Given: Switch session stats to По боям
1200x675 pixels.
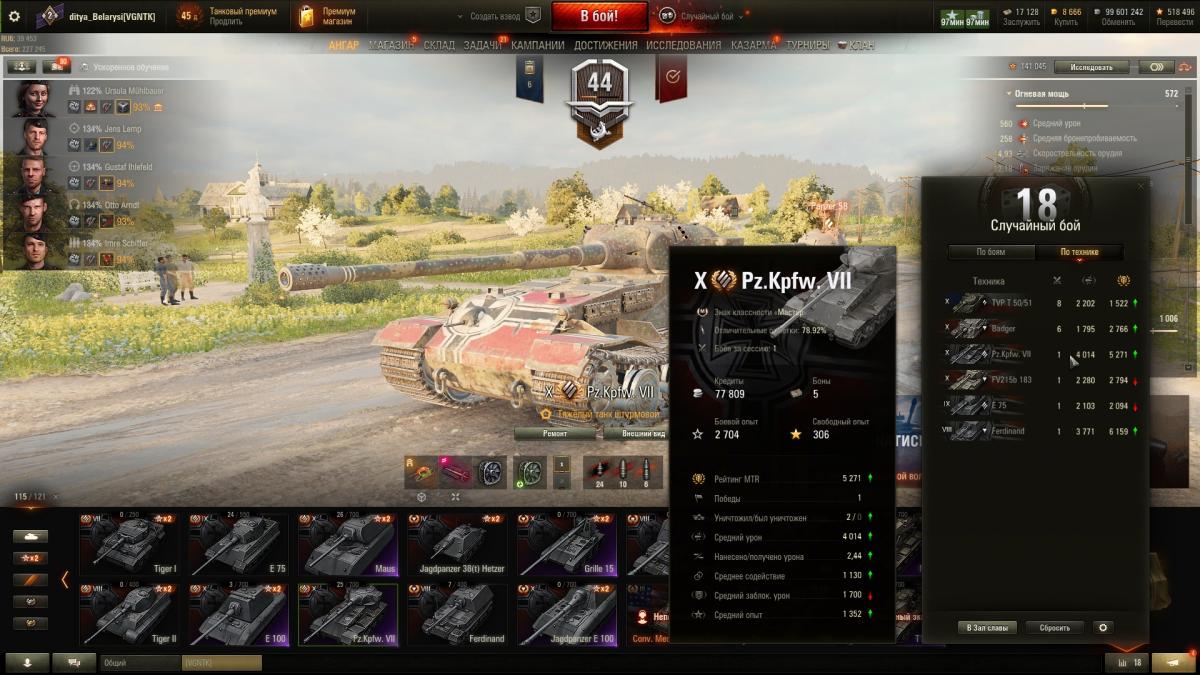Looking at the screenshot, I should pyautogui.click(x=990, y=252).
